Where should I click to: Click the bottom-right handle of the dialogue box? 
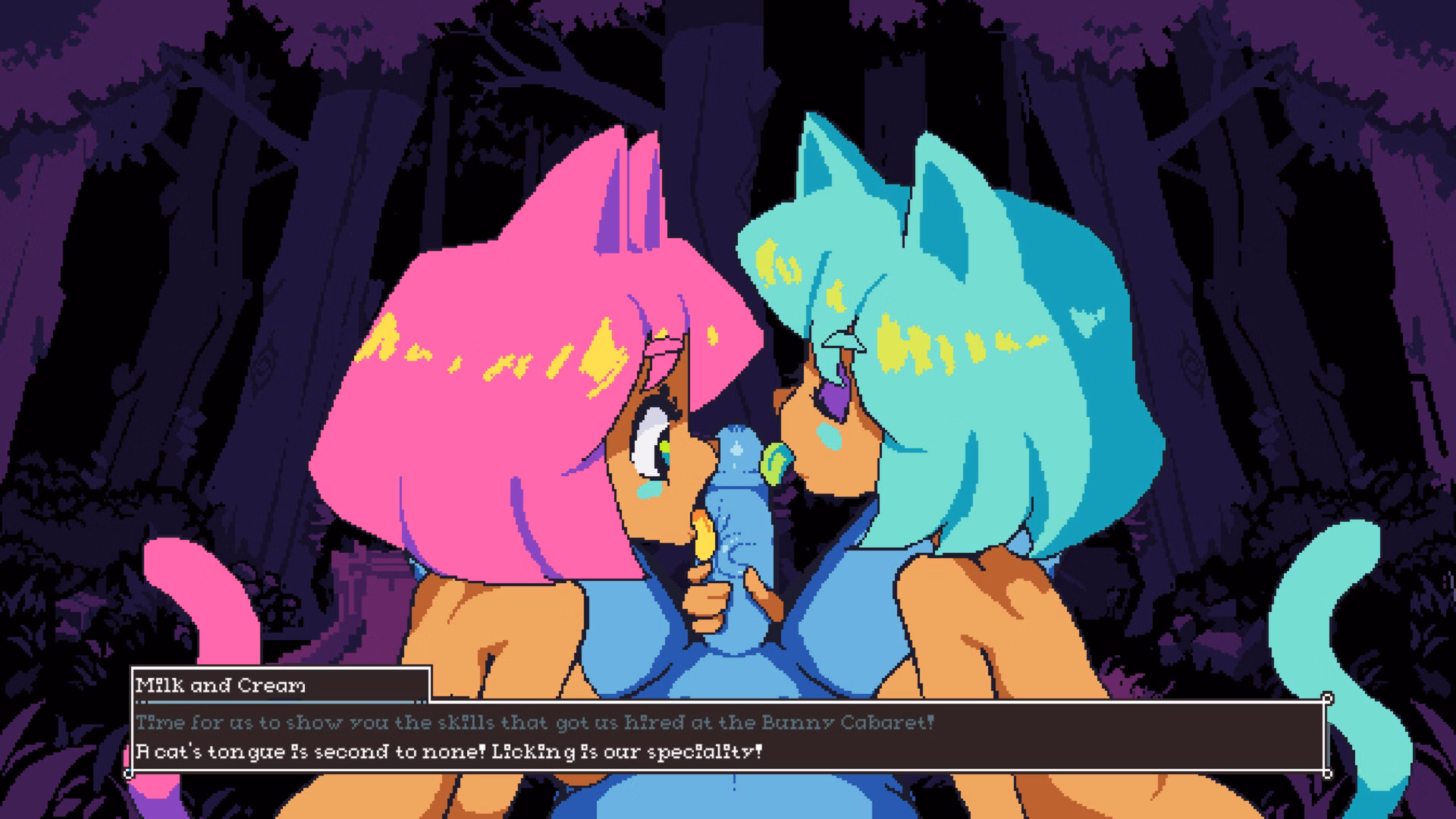click(x=1329, y=773)
